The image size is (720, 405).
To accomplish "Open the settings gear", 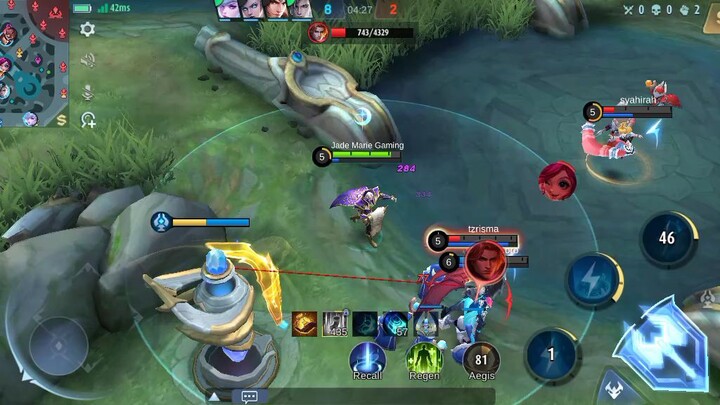I will pyautogui.click(x=88, y=29).
